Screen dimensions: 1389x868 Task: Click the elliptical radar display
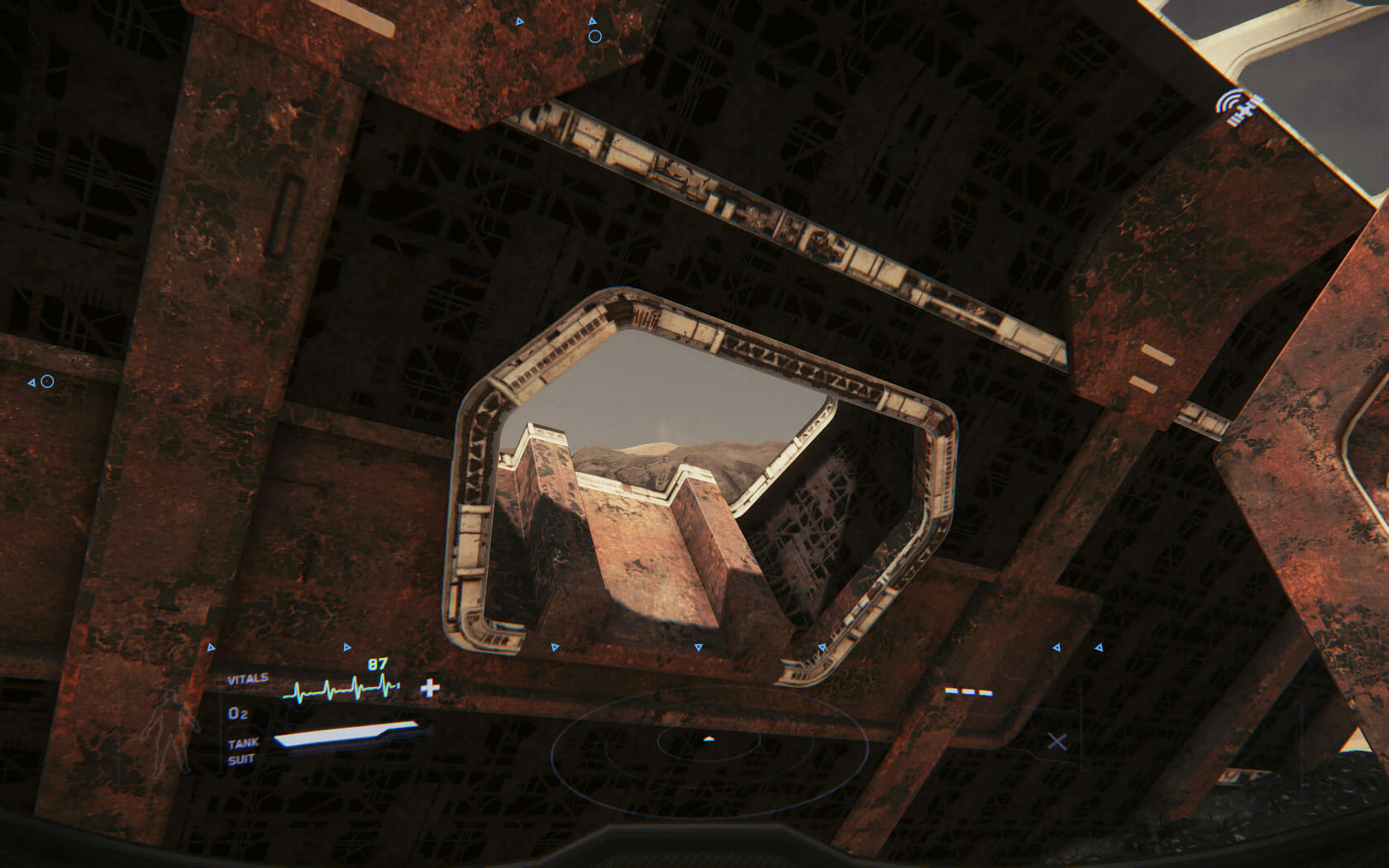pyautogui.click(x=709, y=741)
